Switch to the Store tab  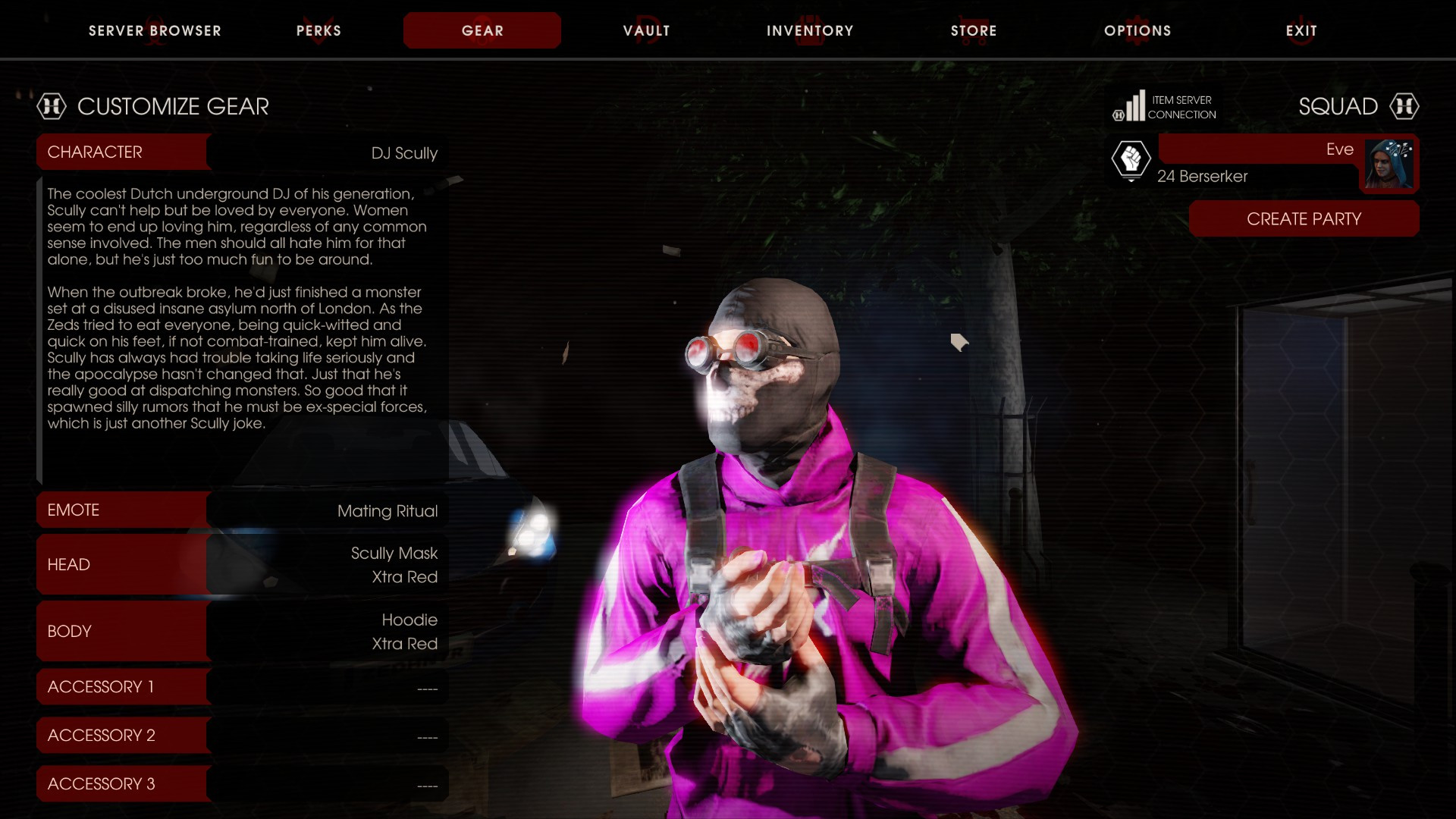(974, 30)
